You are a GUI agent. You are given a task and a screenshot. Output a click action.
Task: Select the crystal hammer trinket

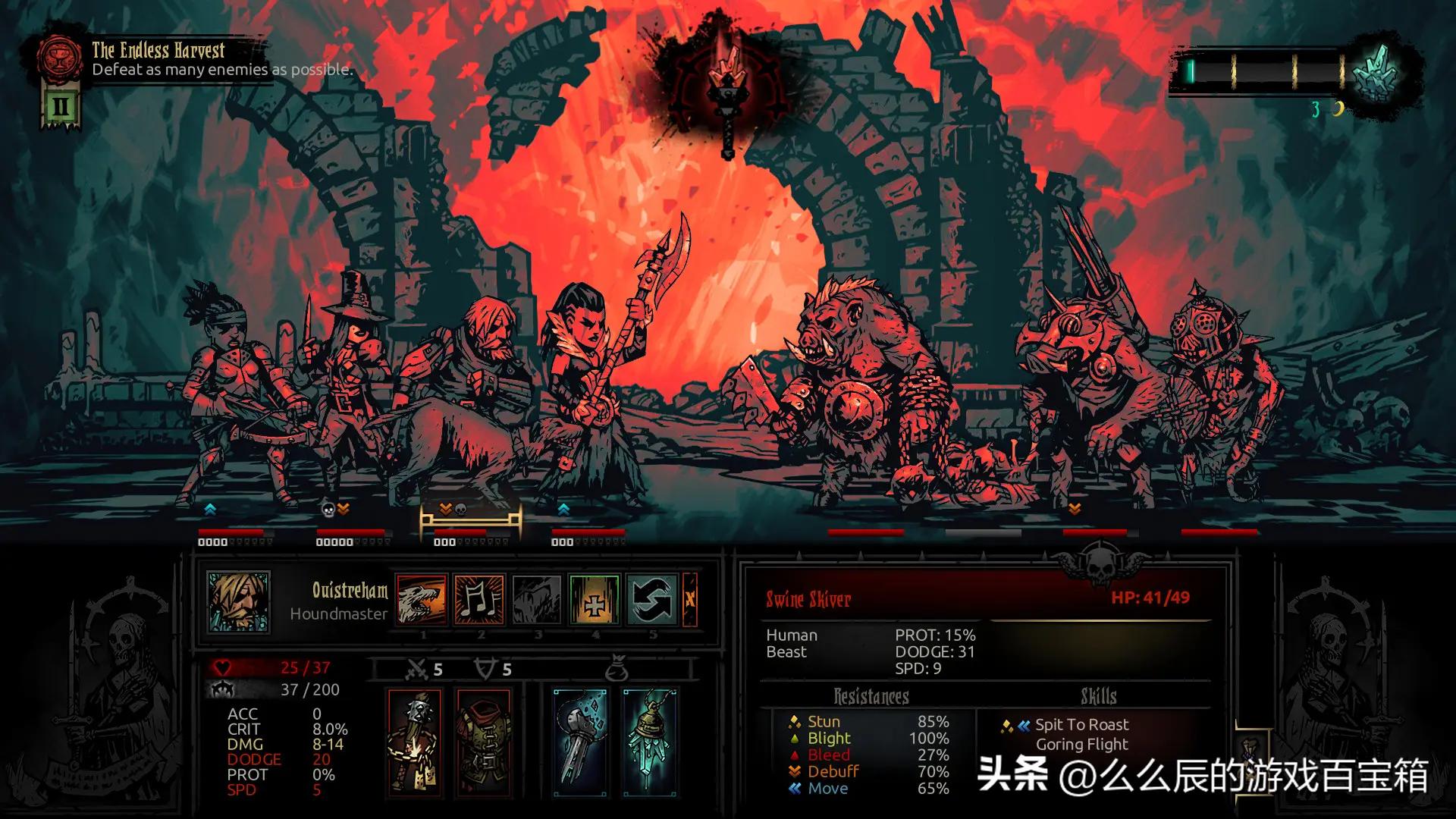point(580,742)
